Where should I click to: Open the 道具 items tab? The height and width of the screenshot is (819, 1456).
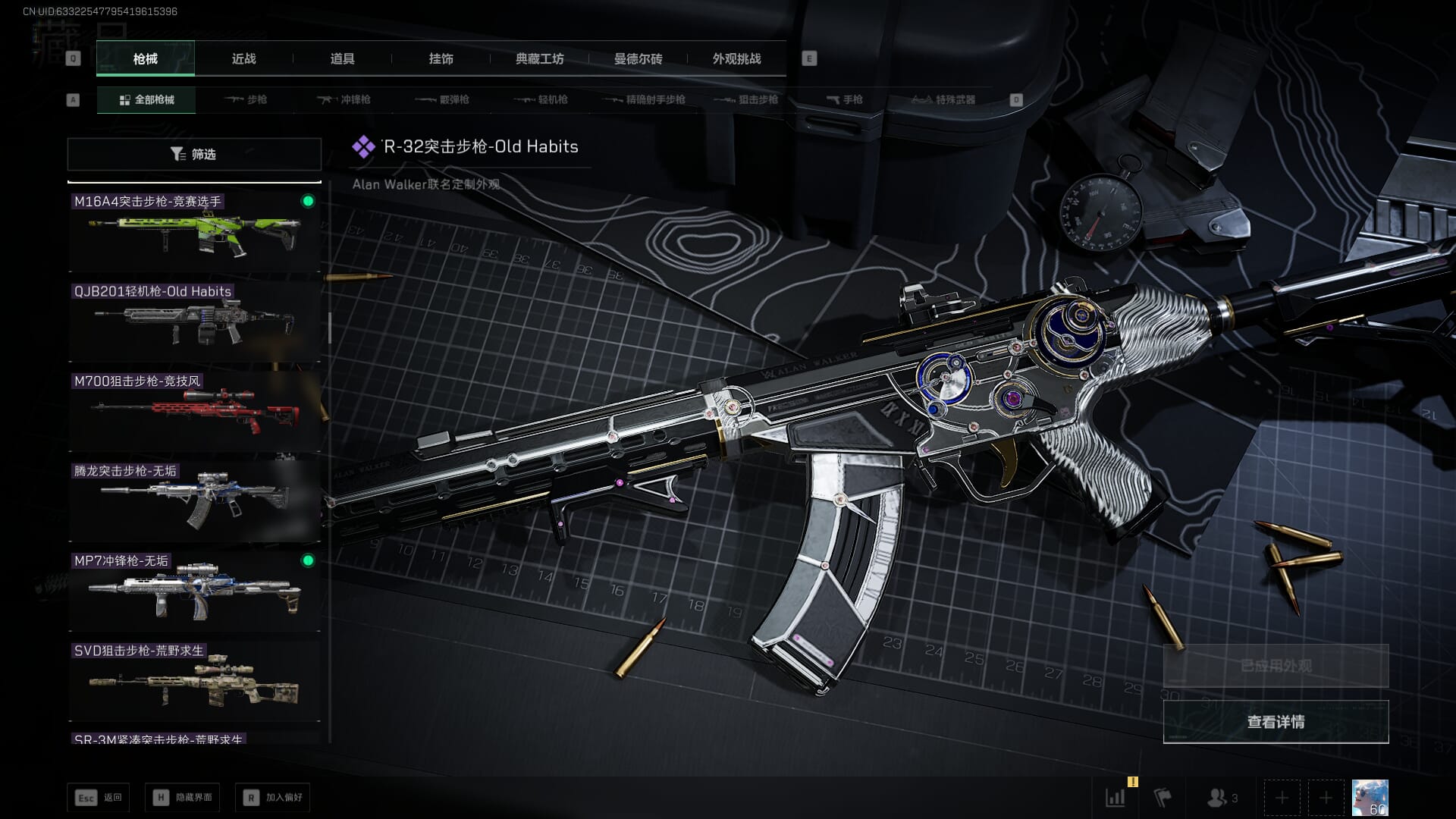click(342, 59)
